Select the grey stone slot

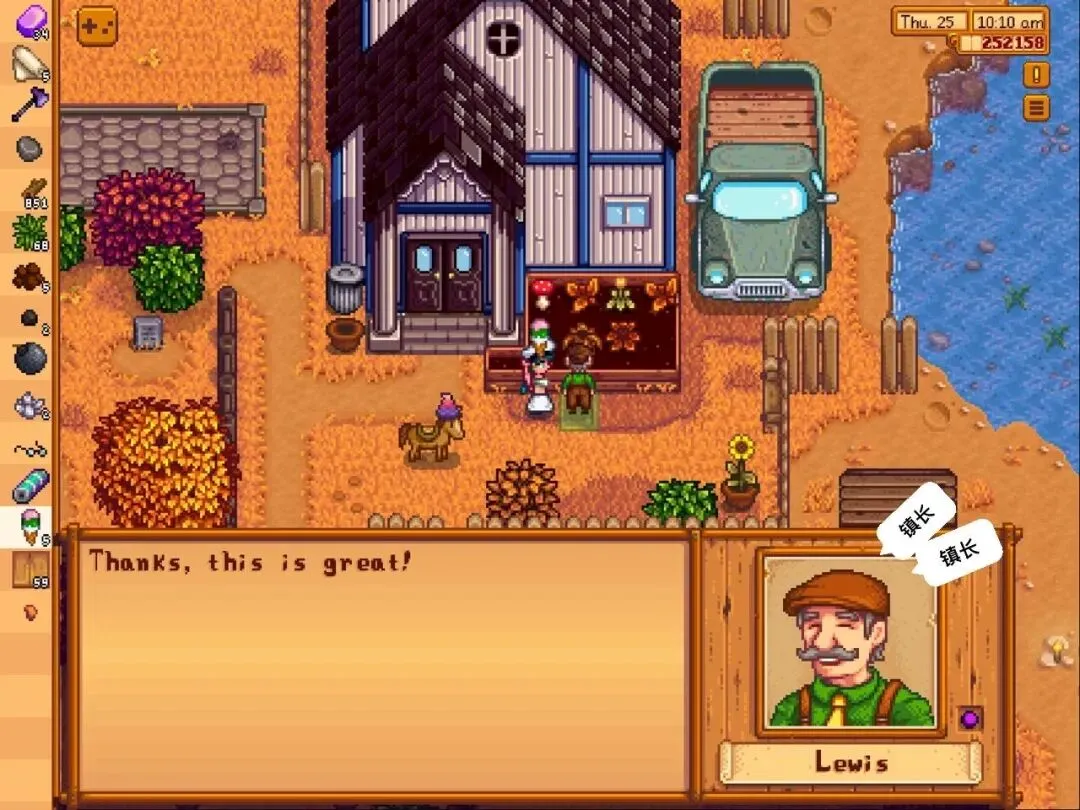point(30,149)
